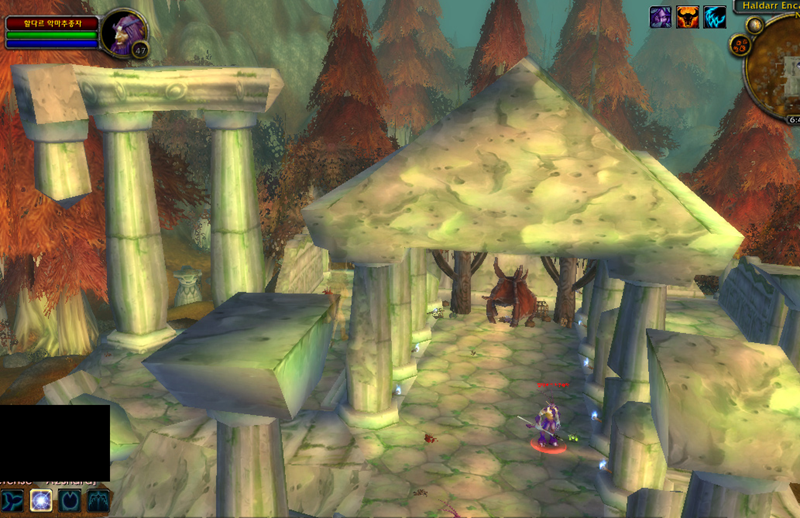Click the orange horned bull buff icon
This screenshot has height=518, width=800.
[688, 16]
